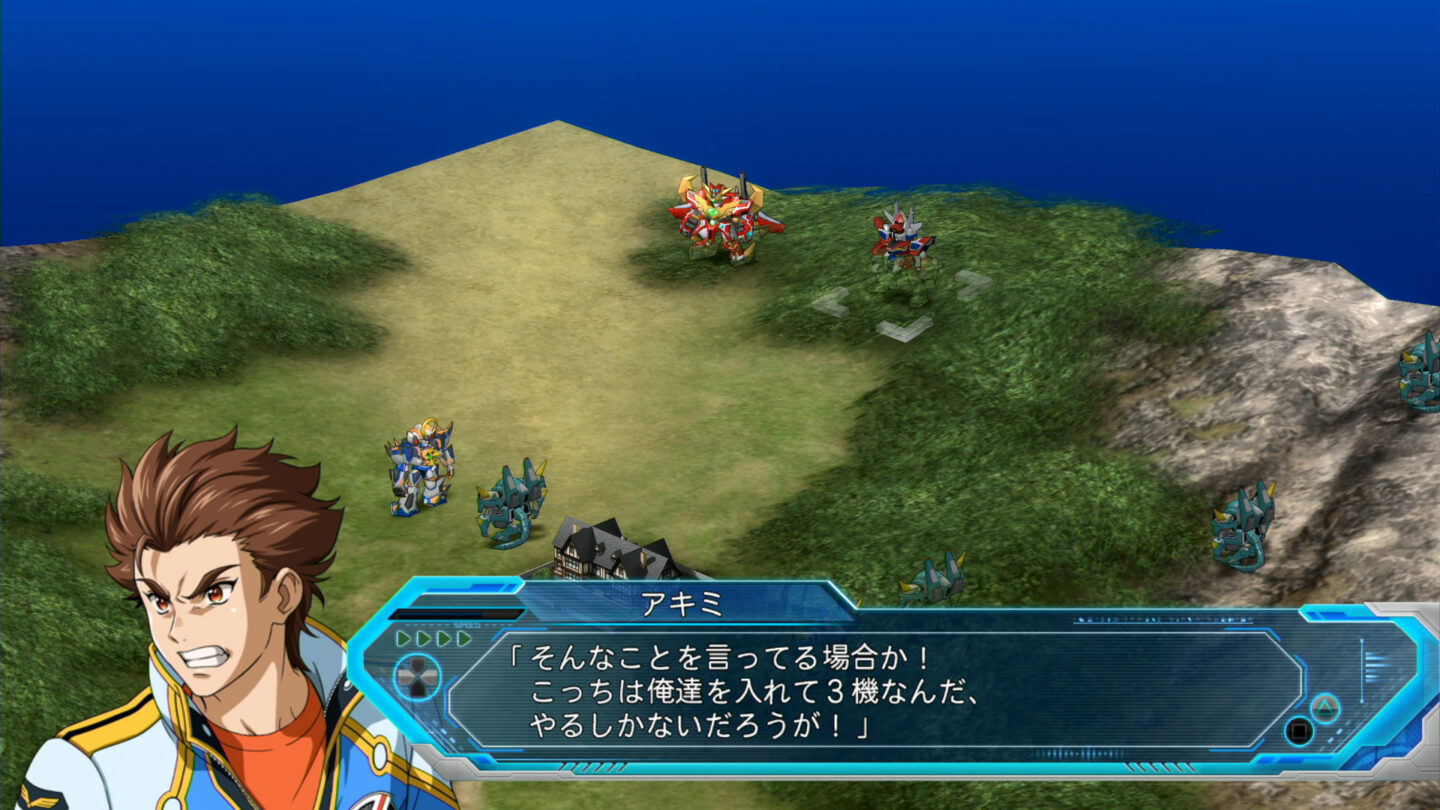
Task: Click the first green speed arrow under SPEED
Action: point(402,638)
